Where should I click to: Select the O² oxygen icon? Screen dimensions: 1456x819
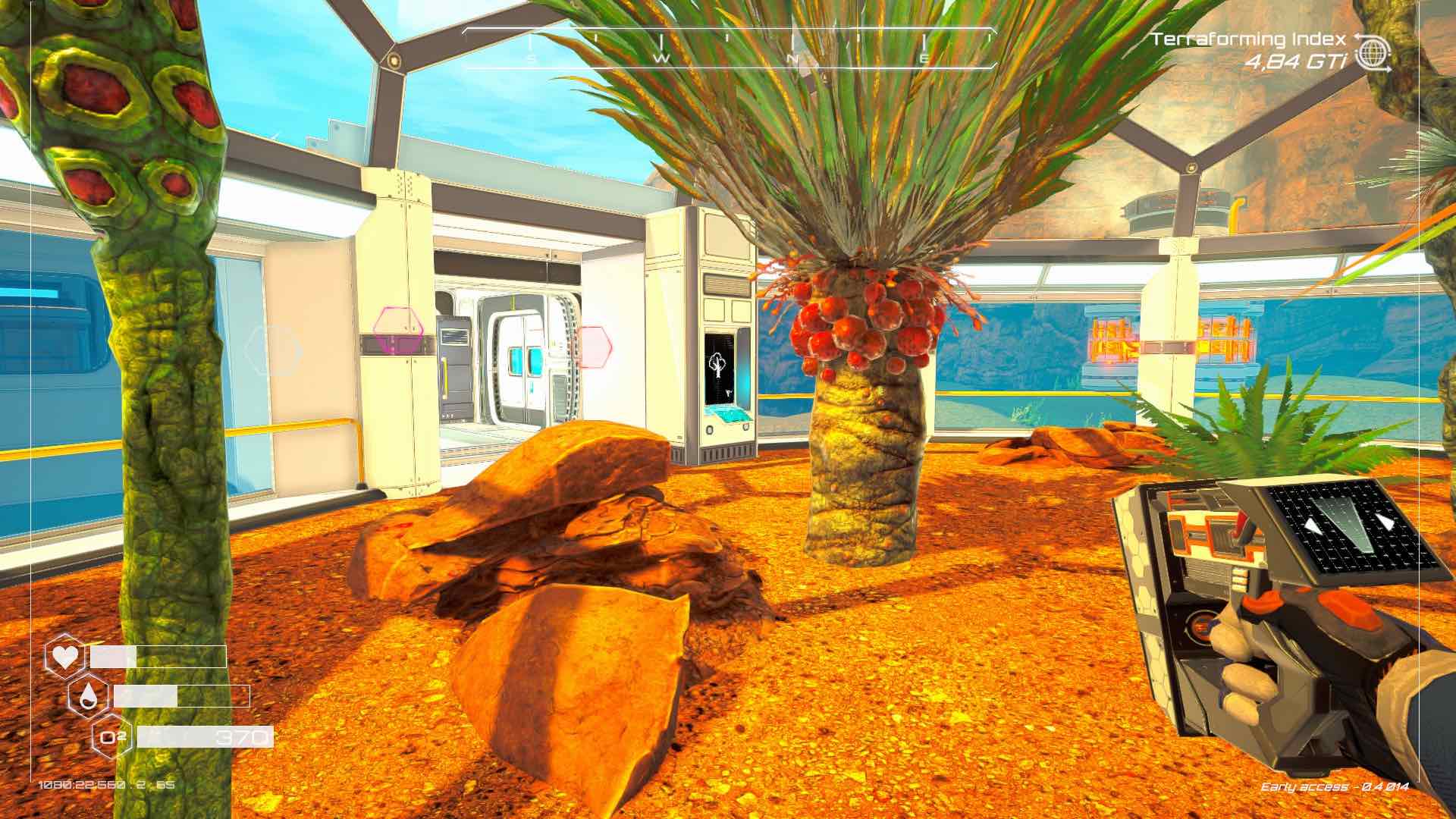(x=112, y=736)
